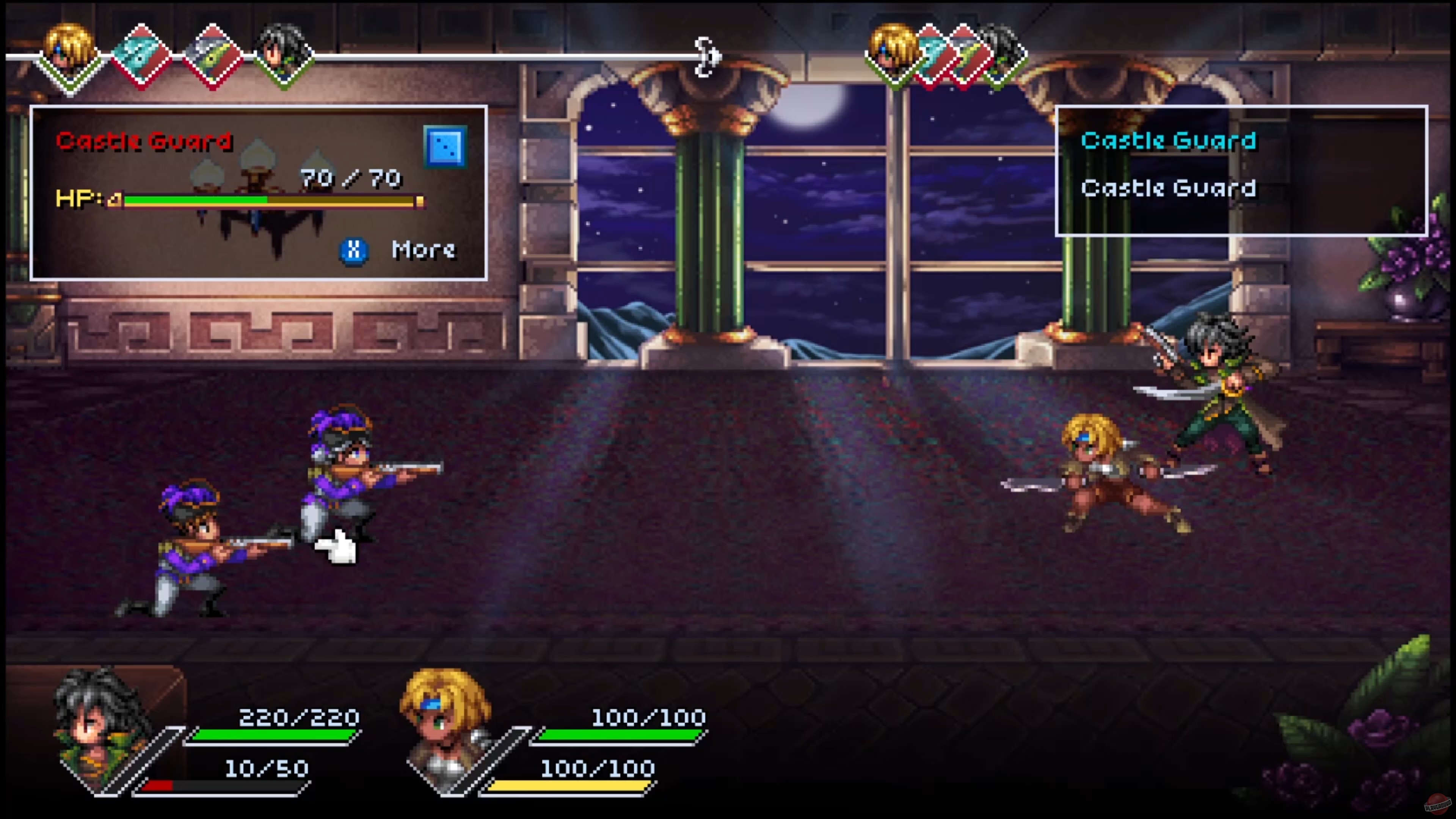Click the red Castle Guard name label
This screenshot has width=1456, height=819.
(144, 141)
